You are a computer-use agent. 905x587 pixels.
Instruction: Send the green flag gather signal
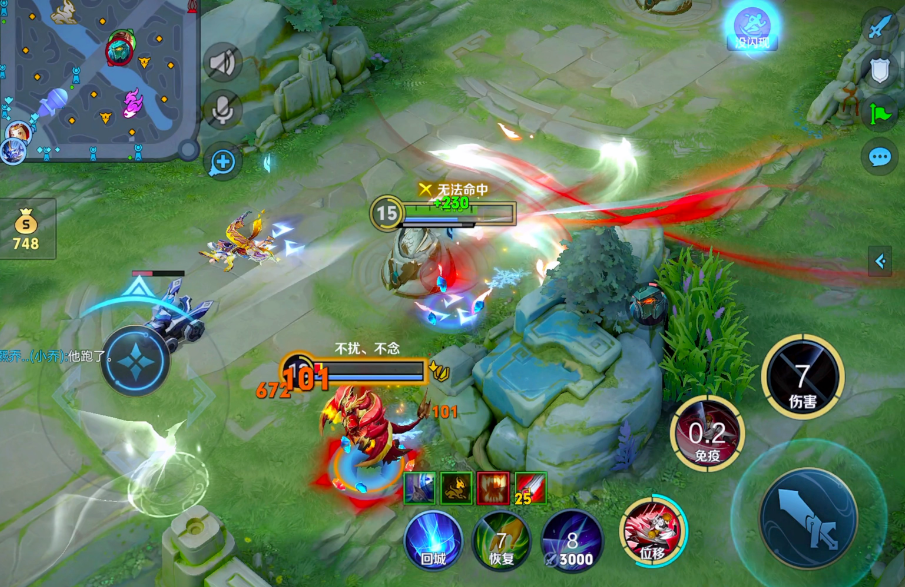pos(880,113)
